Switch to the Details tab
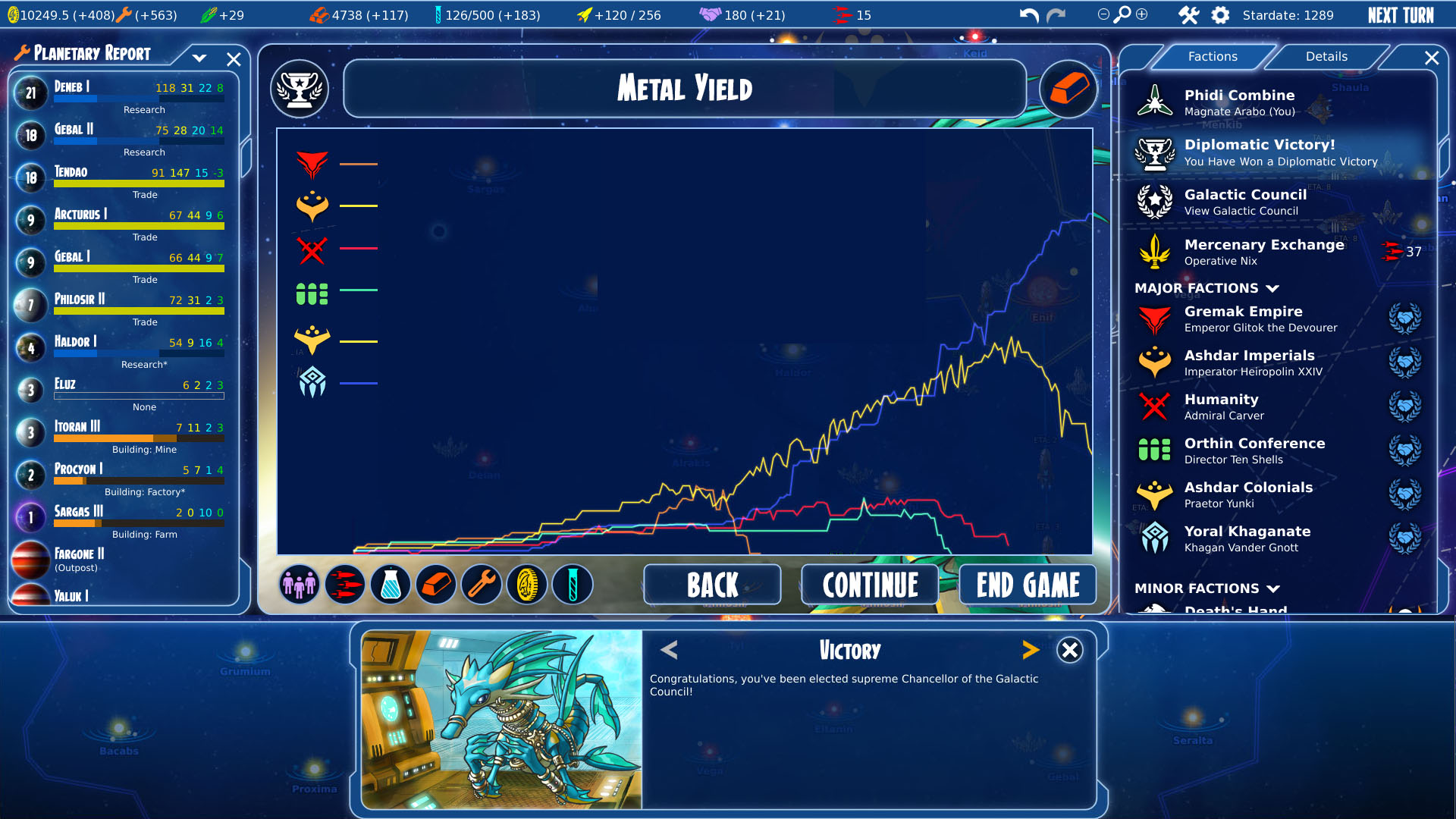This screenshot has height=819, width=1456. [x=1326, y=56]
